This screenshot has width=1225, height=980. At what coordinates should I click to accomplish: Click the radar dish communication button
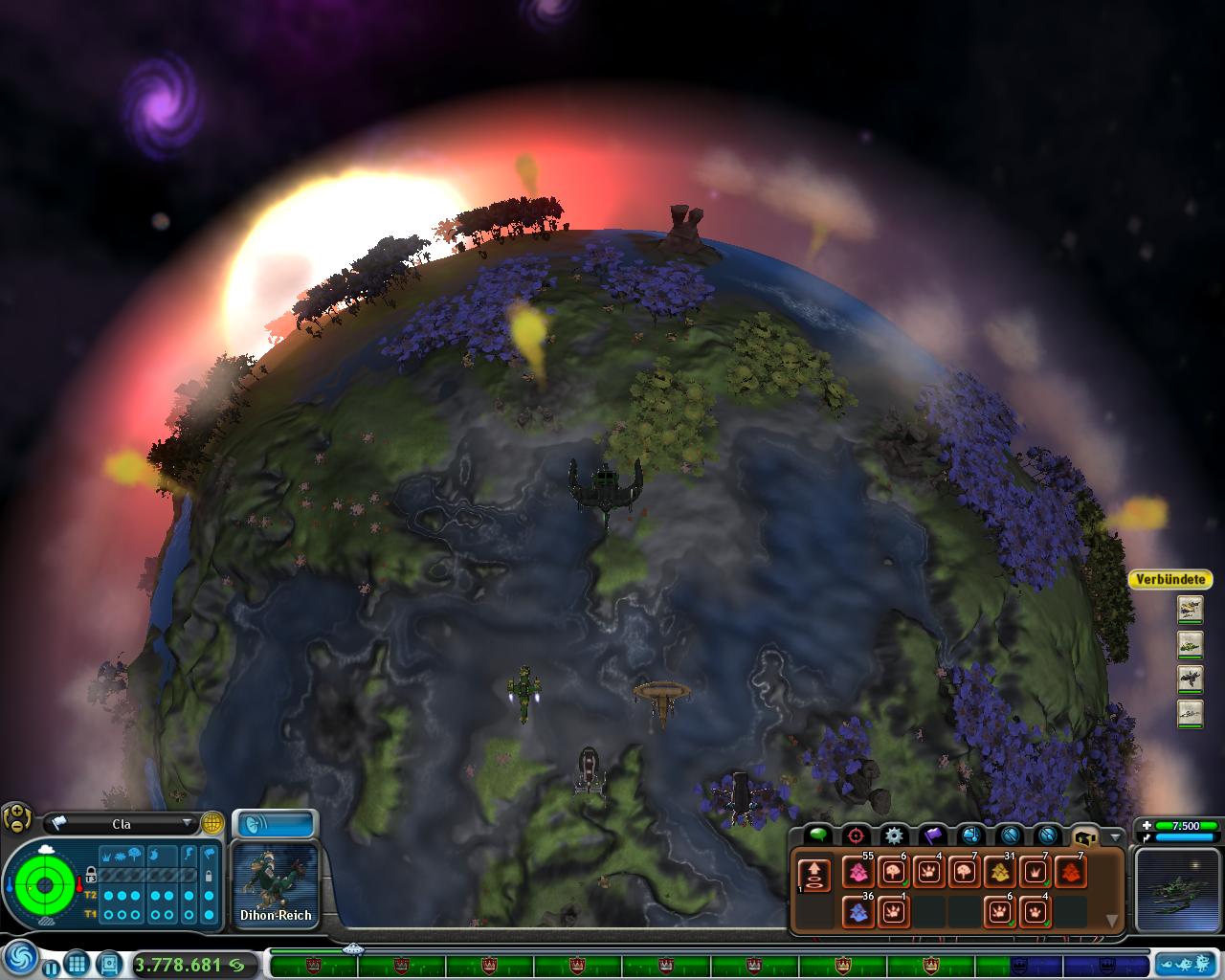click(275, 824)
